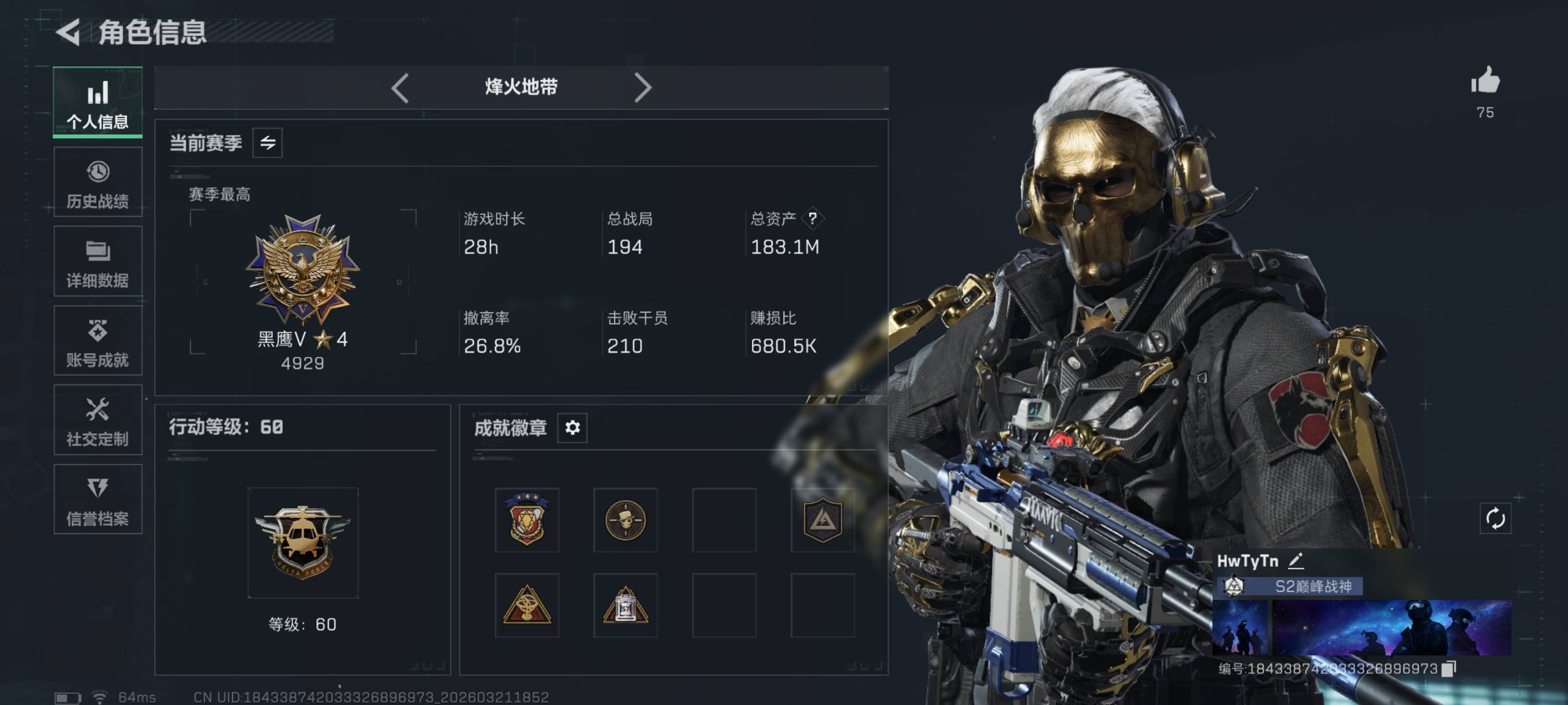Go back from the 角色信息 screen

pyautogui.click(x=69, y=32)
